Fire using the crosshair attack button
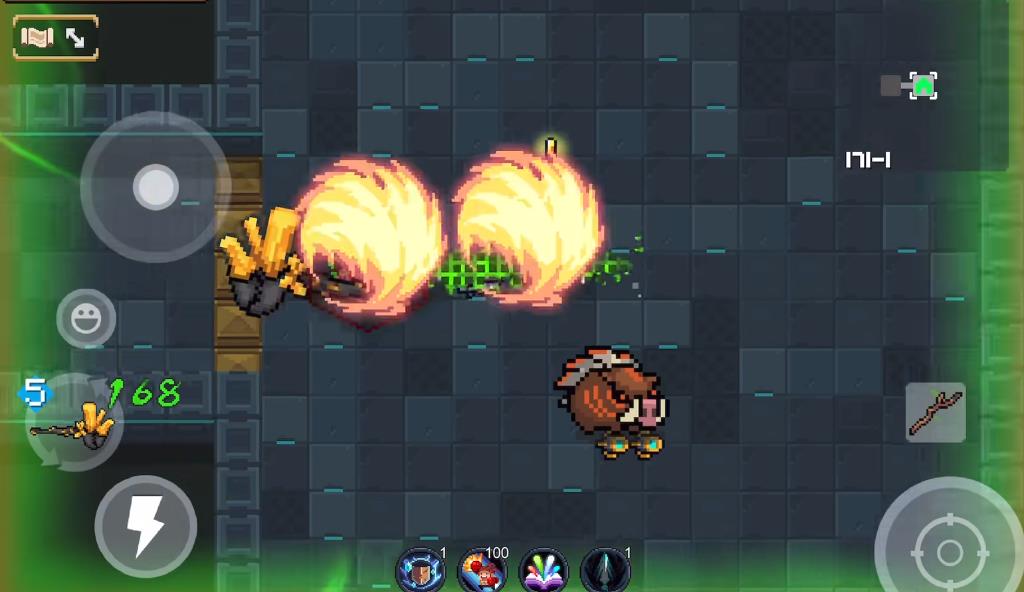The width and height of the screenshot is (1024, 592). (x=948, y=551)
